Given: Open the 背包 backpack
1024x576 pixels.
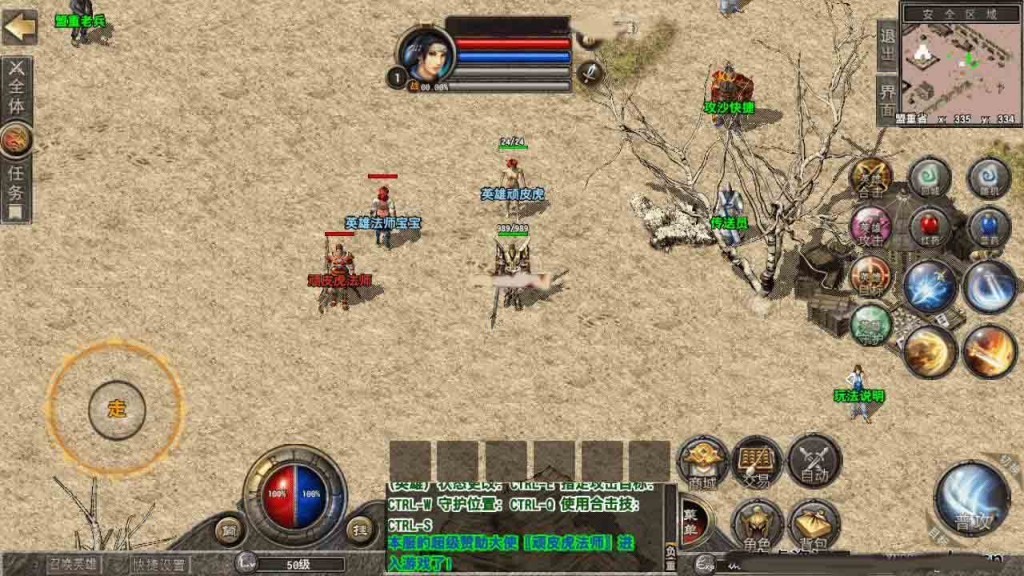Looking at the screenshot, I should click(x=814, y=523).
